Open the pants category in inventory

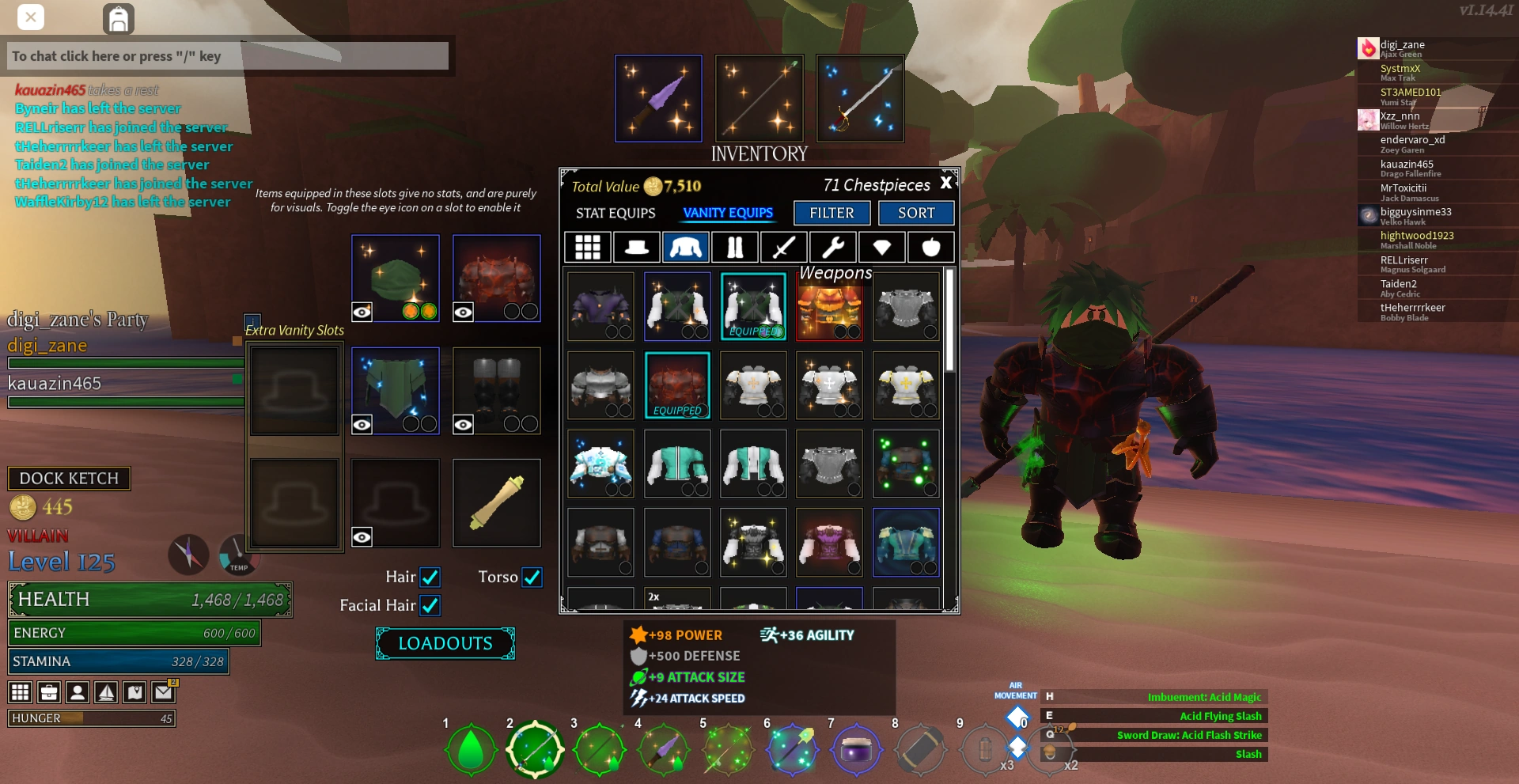[734, 247]
